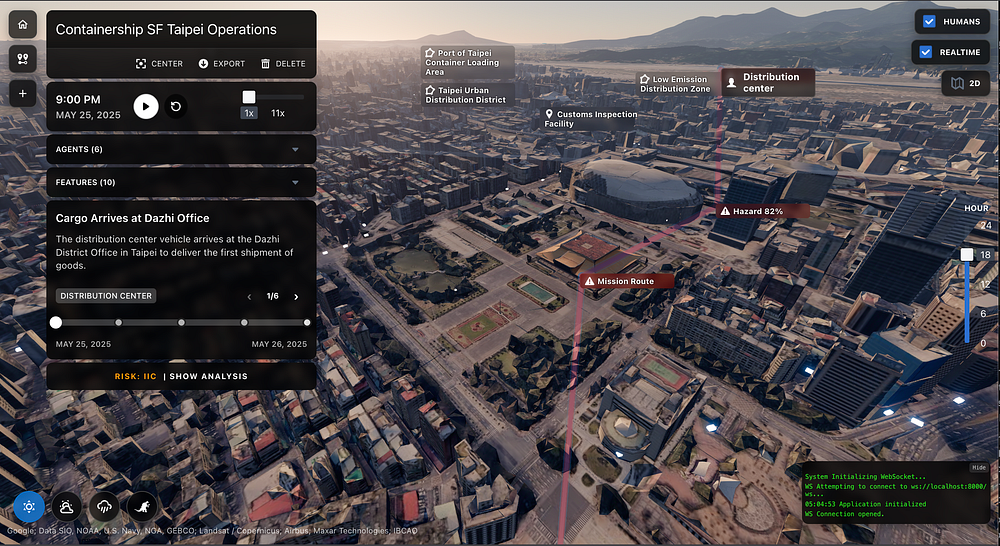Hide the WebSocket console log
This screenshot has width=1000, height=546.
click(x=979, y=467)
